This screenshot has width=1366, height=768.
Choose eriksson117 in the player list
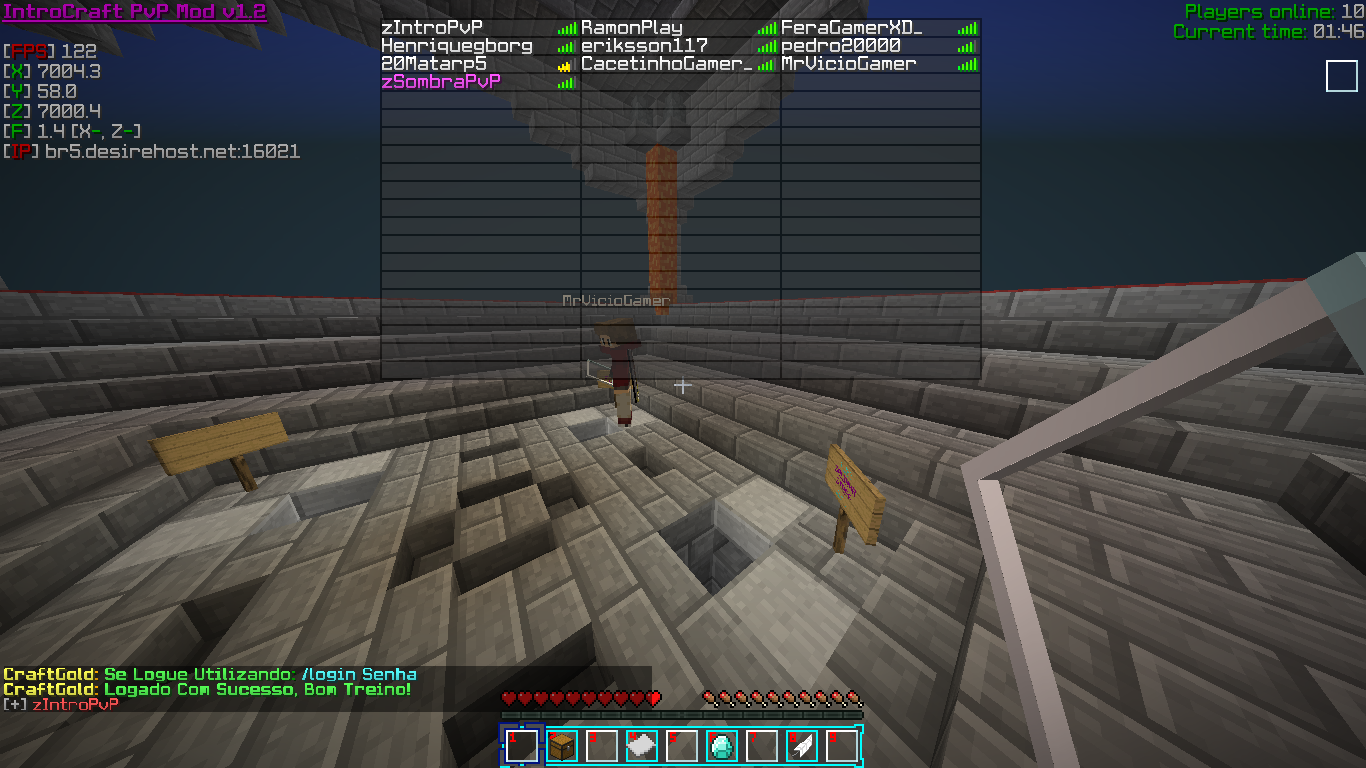point(644,46)
